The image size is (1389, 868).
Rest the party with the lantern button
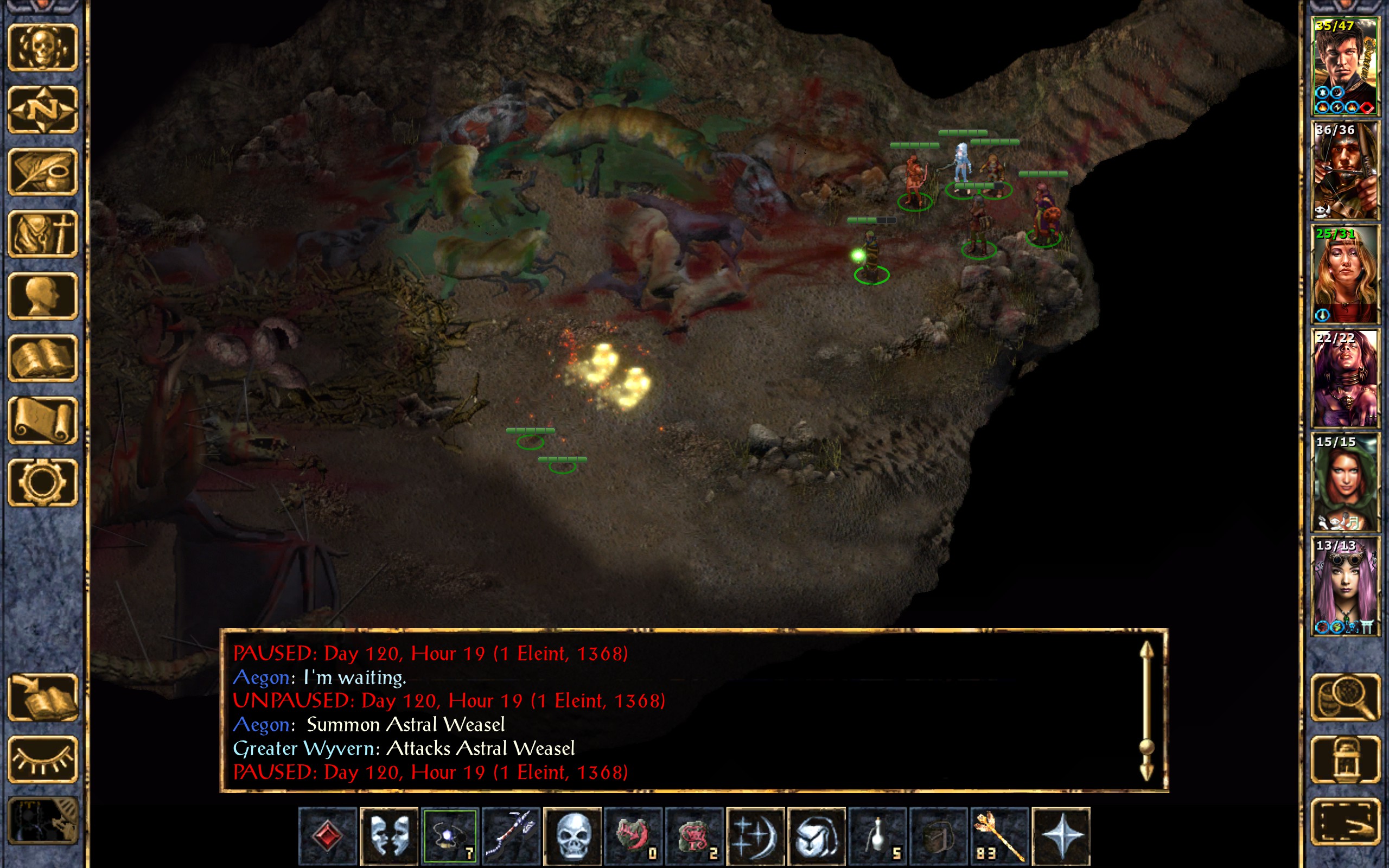click(1345, 759)
